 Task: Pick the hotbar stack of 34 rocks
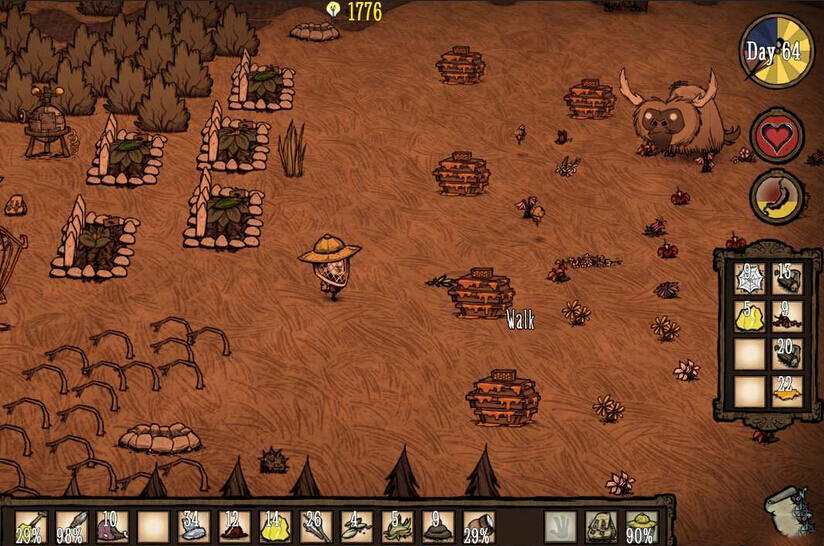click(x=194, y=526)
